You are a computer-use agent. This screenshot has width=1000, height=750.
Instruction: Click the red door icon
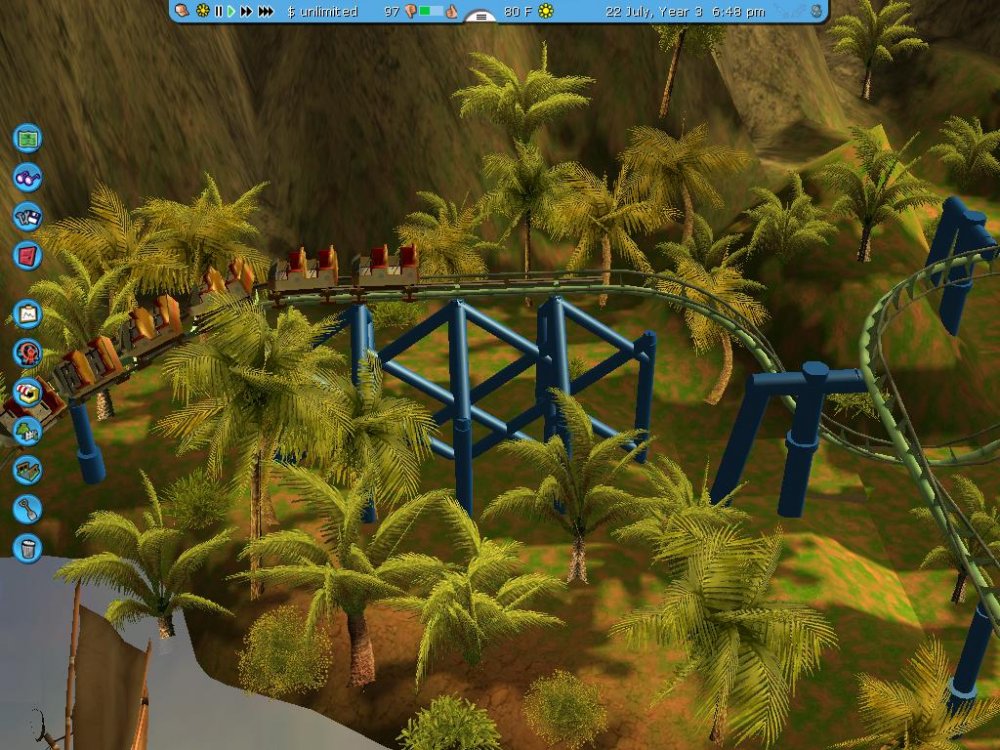[27, 255]
